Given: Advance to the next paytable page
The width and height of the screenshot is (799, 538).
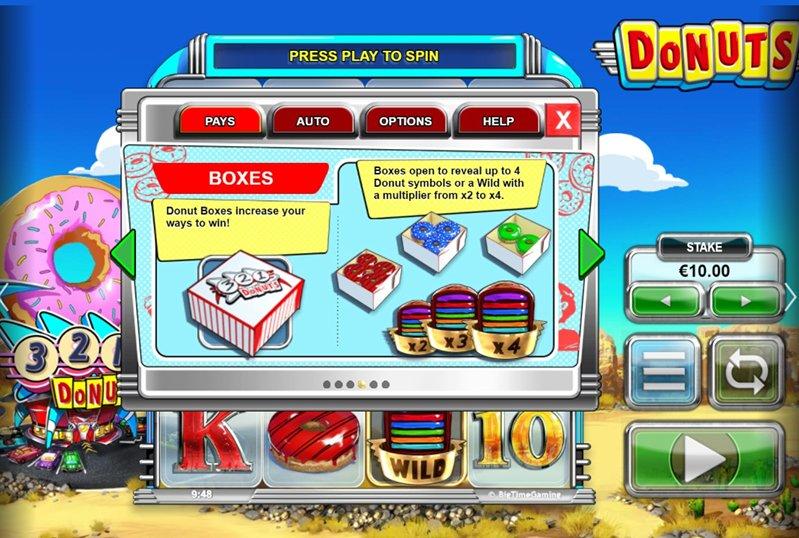Looking at the screenshot, I should pyautogui.click(x=591, y=255).
